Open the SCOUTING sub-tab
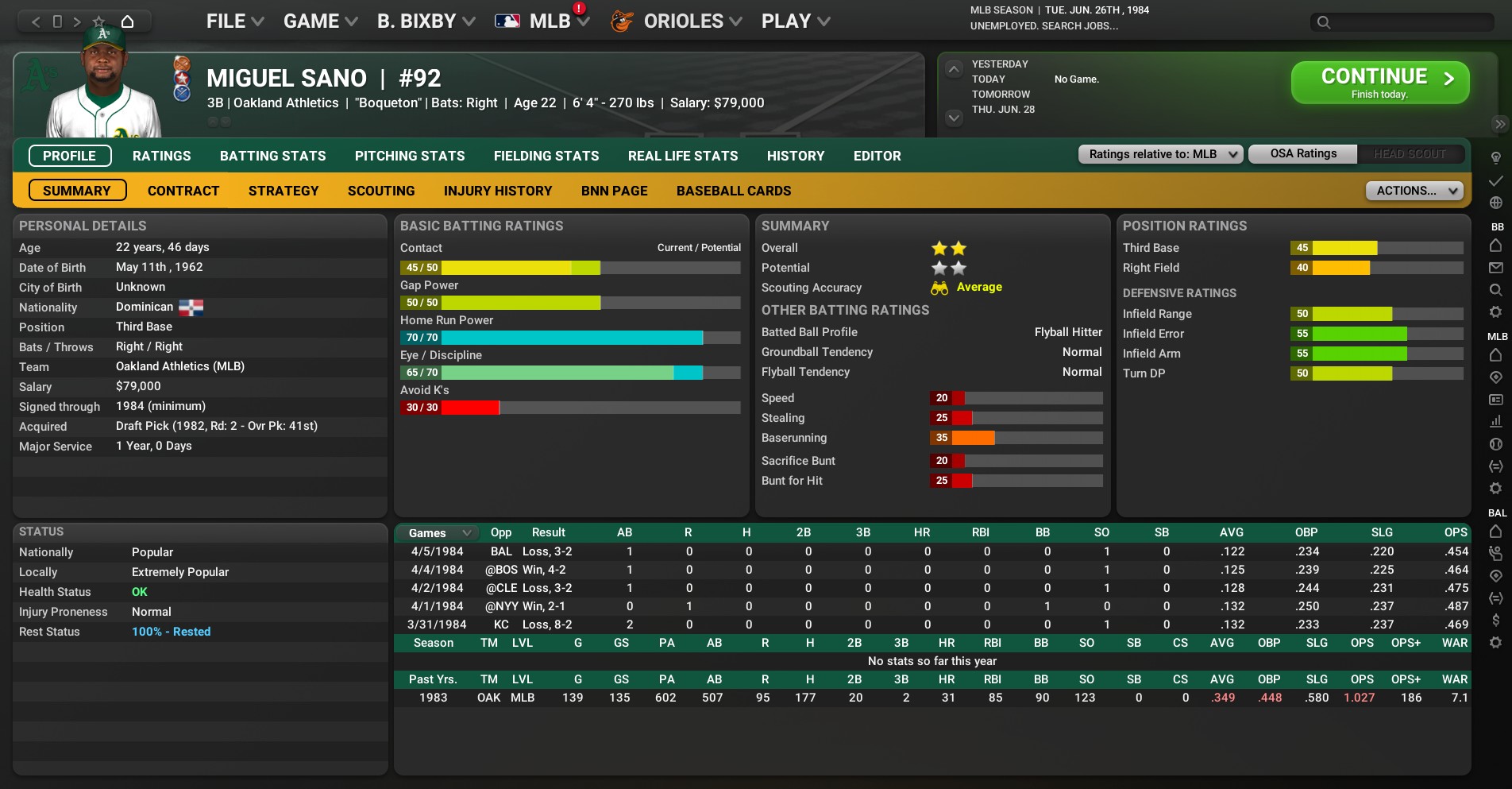 [380, 191]
